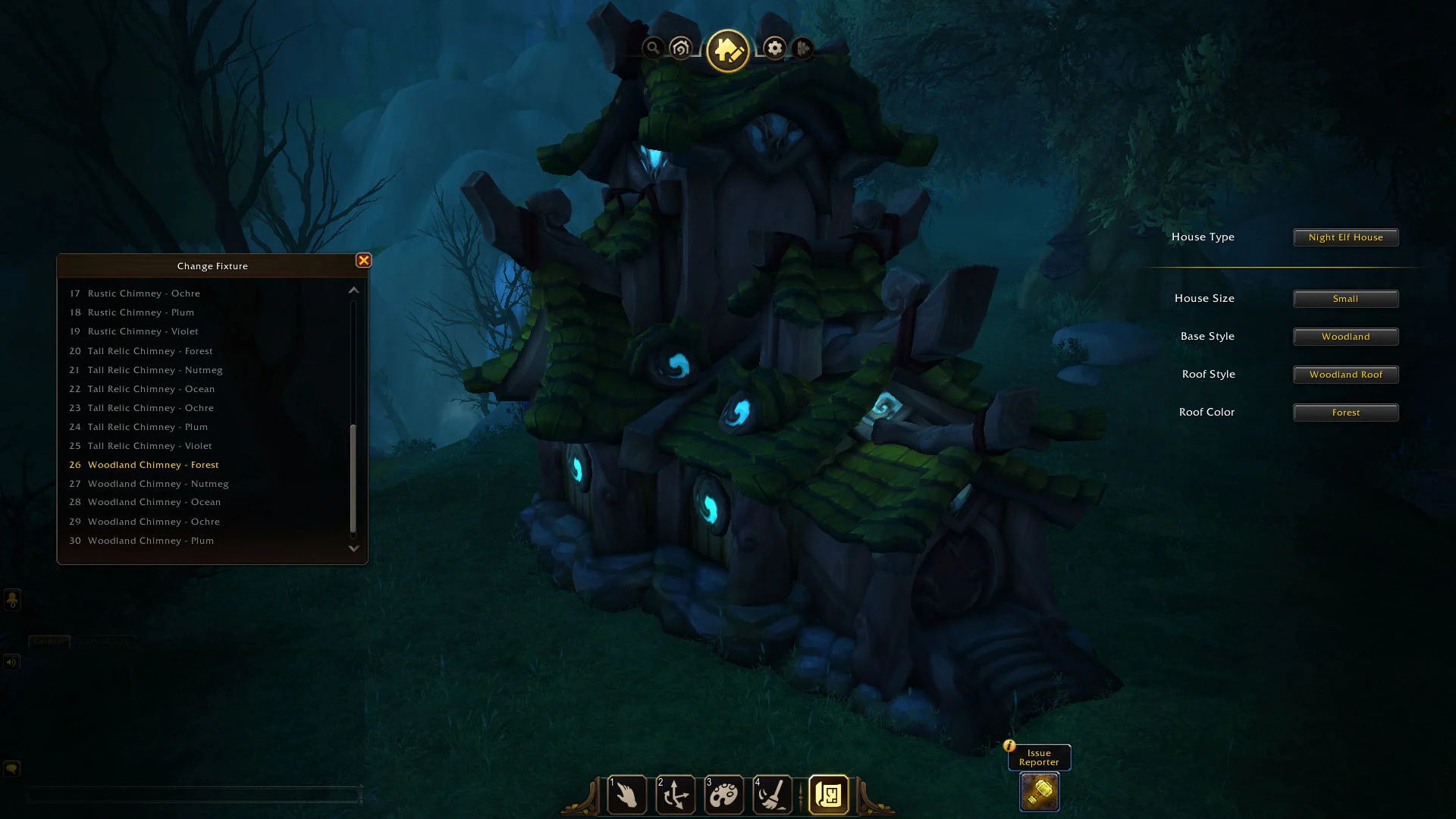The height and width of the screenshot is (819, 1456).
Task: Close the Change Fixture panel
Action: point(364,261)
